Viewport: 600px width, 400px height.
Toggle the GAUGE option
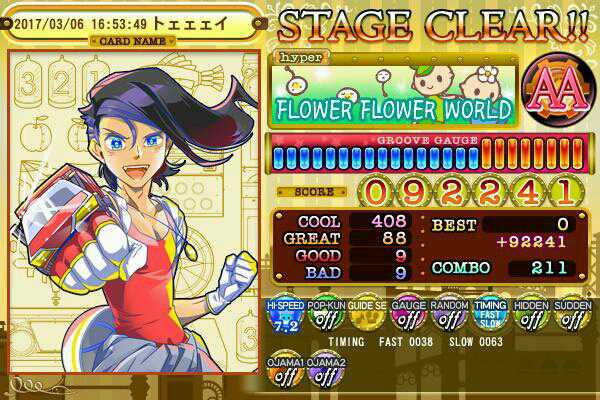(408, 316)
